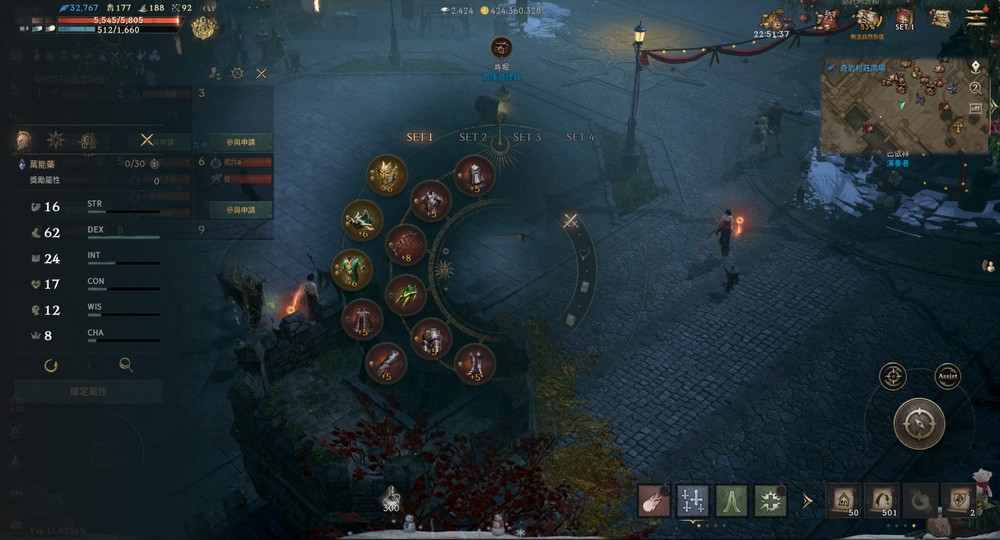Activate the green burst skill

click(770, 500)
